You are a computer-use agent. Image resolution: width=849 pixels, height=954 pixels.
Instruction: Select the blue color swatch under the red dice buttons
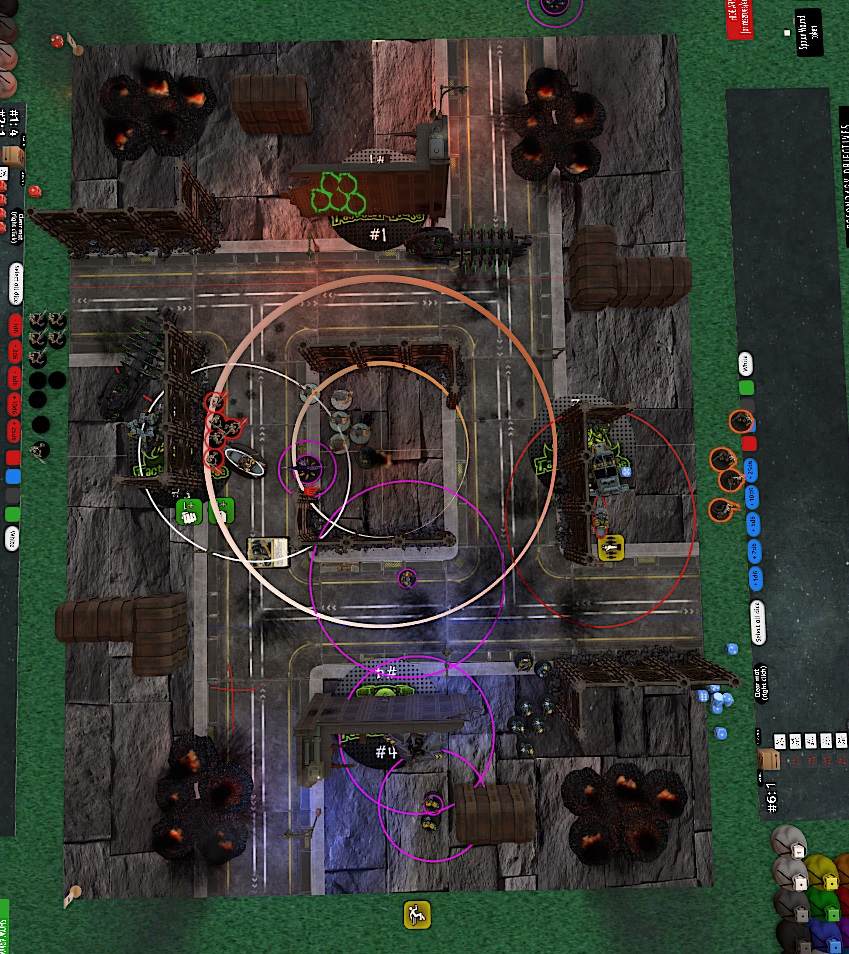pyautogui.click(x=13, y=477)
